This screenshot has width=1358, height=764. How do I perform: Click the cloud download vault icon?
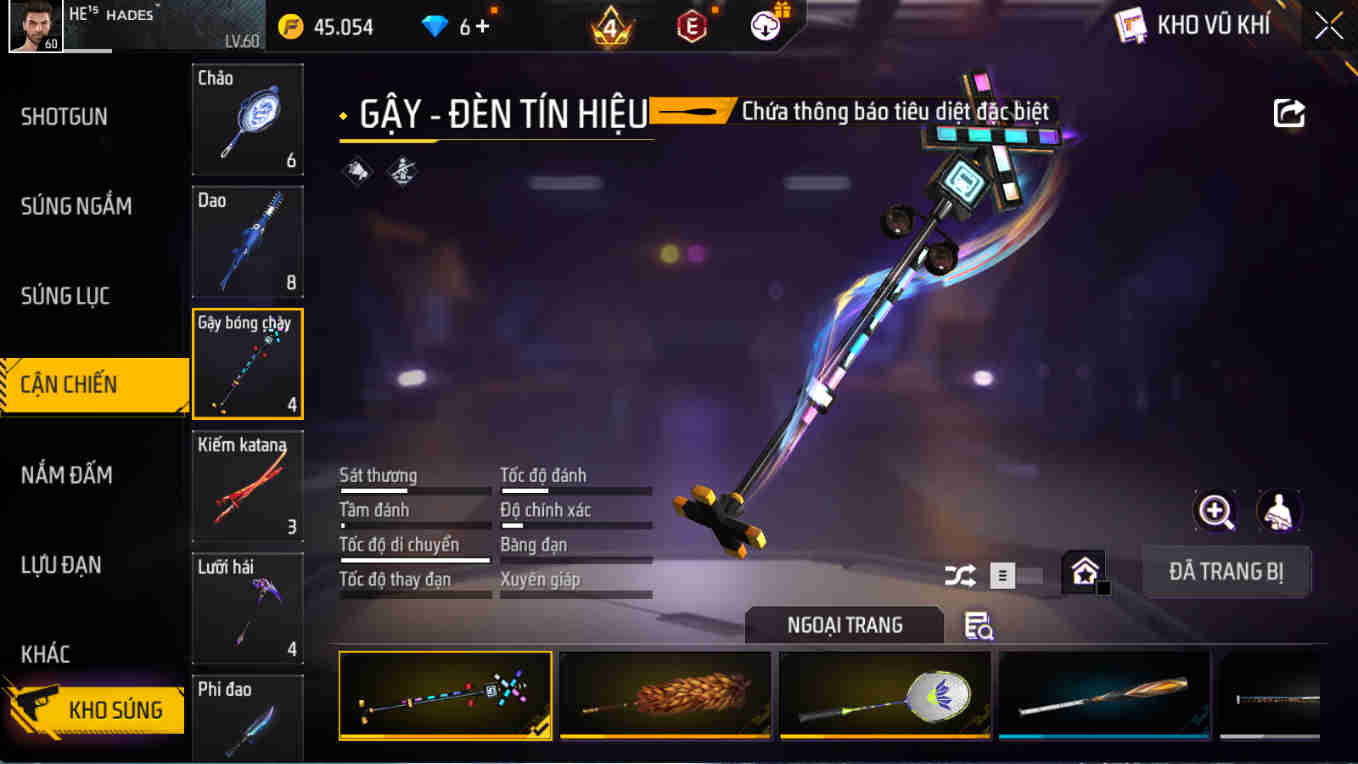tap(764, 25)
